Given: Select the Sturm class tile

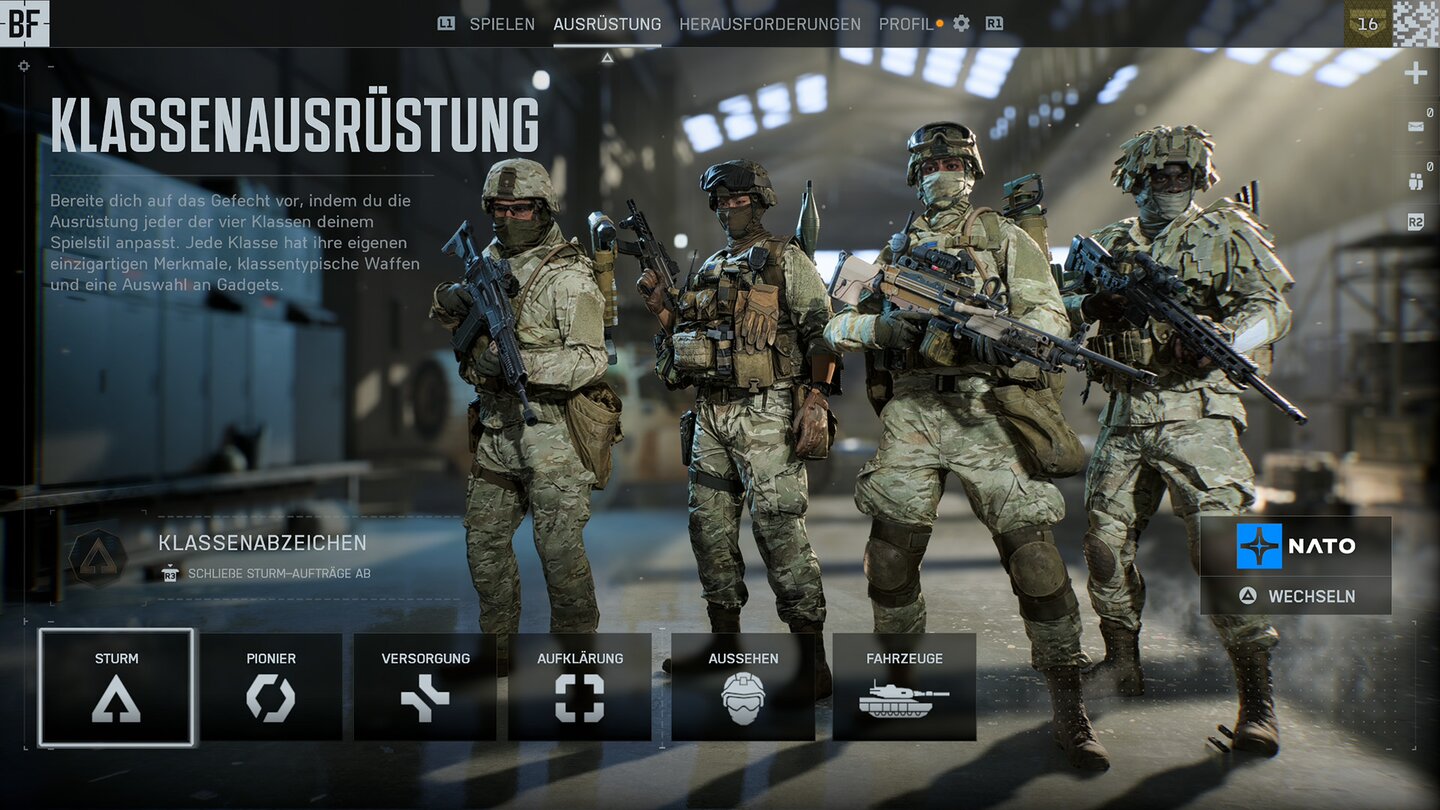Looking at the screenshot, I should pyautogui.click(x=116, y=687).
